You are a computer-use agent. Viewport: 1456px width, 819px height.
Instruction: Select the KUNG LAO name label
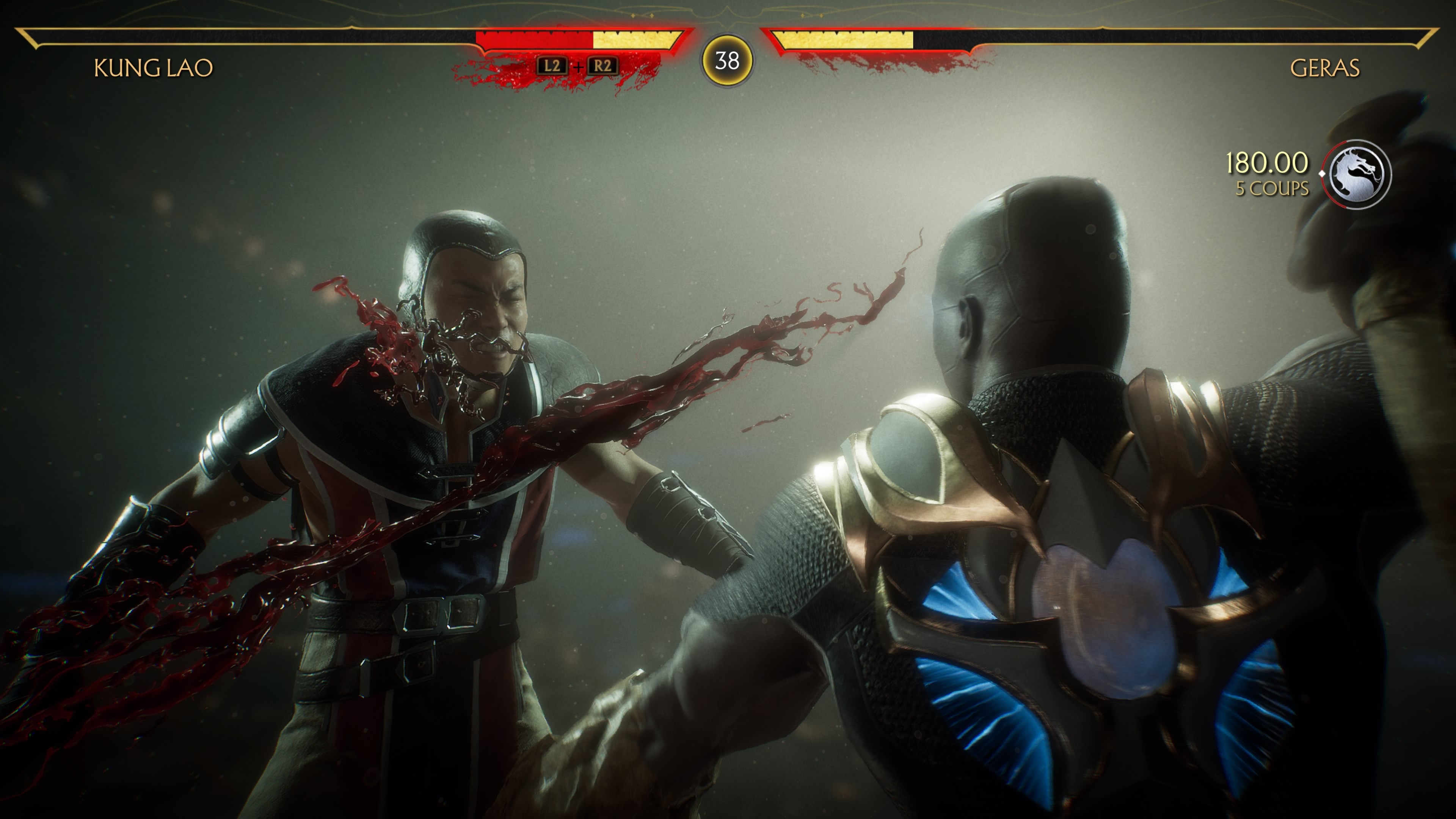[x=152, y=67]
